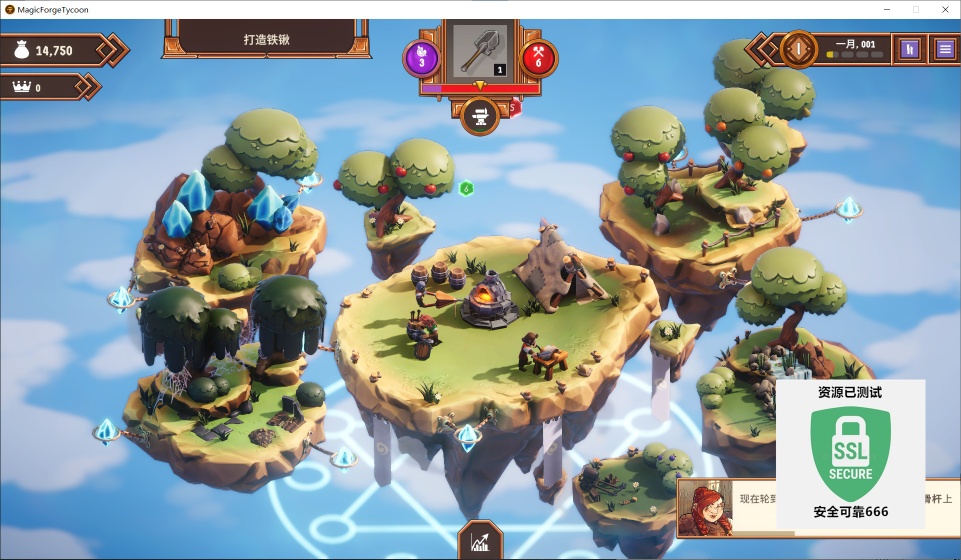Click the iron shovel crafting slot
This screenshot has width=961, height=560.
click(480, 50)
